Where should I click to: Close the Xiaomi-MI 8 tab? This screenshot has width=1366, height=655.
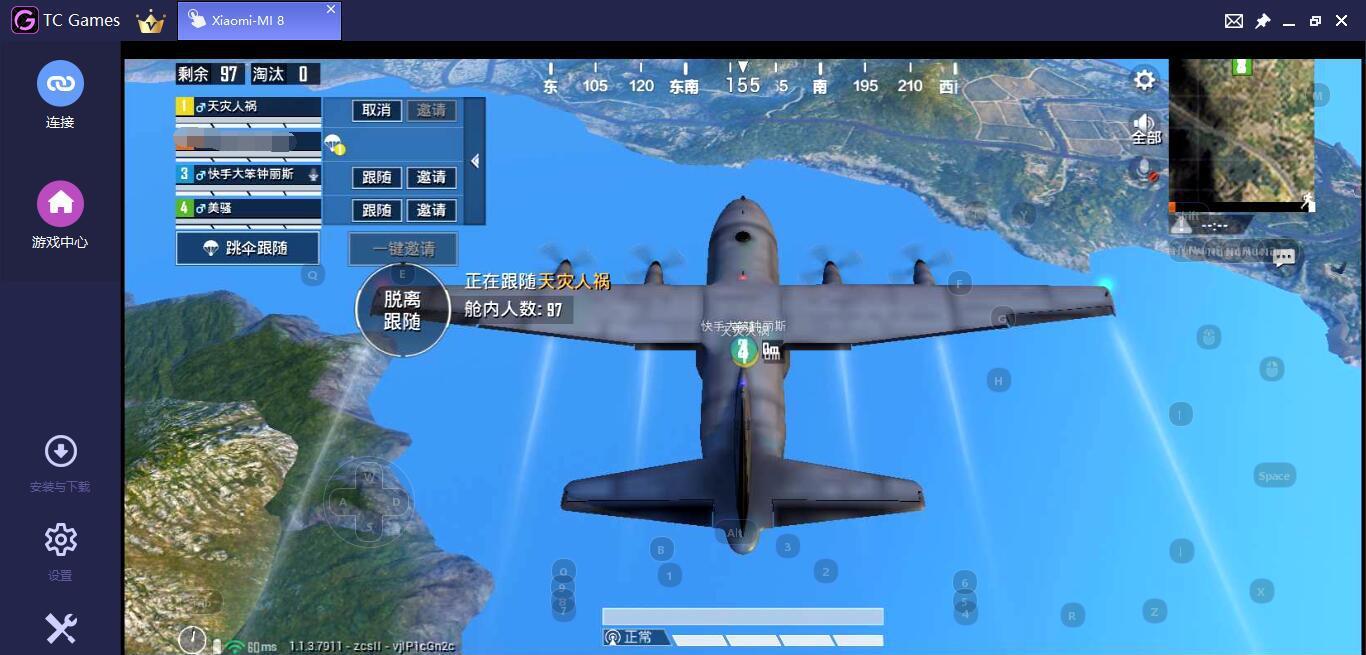(331, 9)
